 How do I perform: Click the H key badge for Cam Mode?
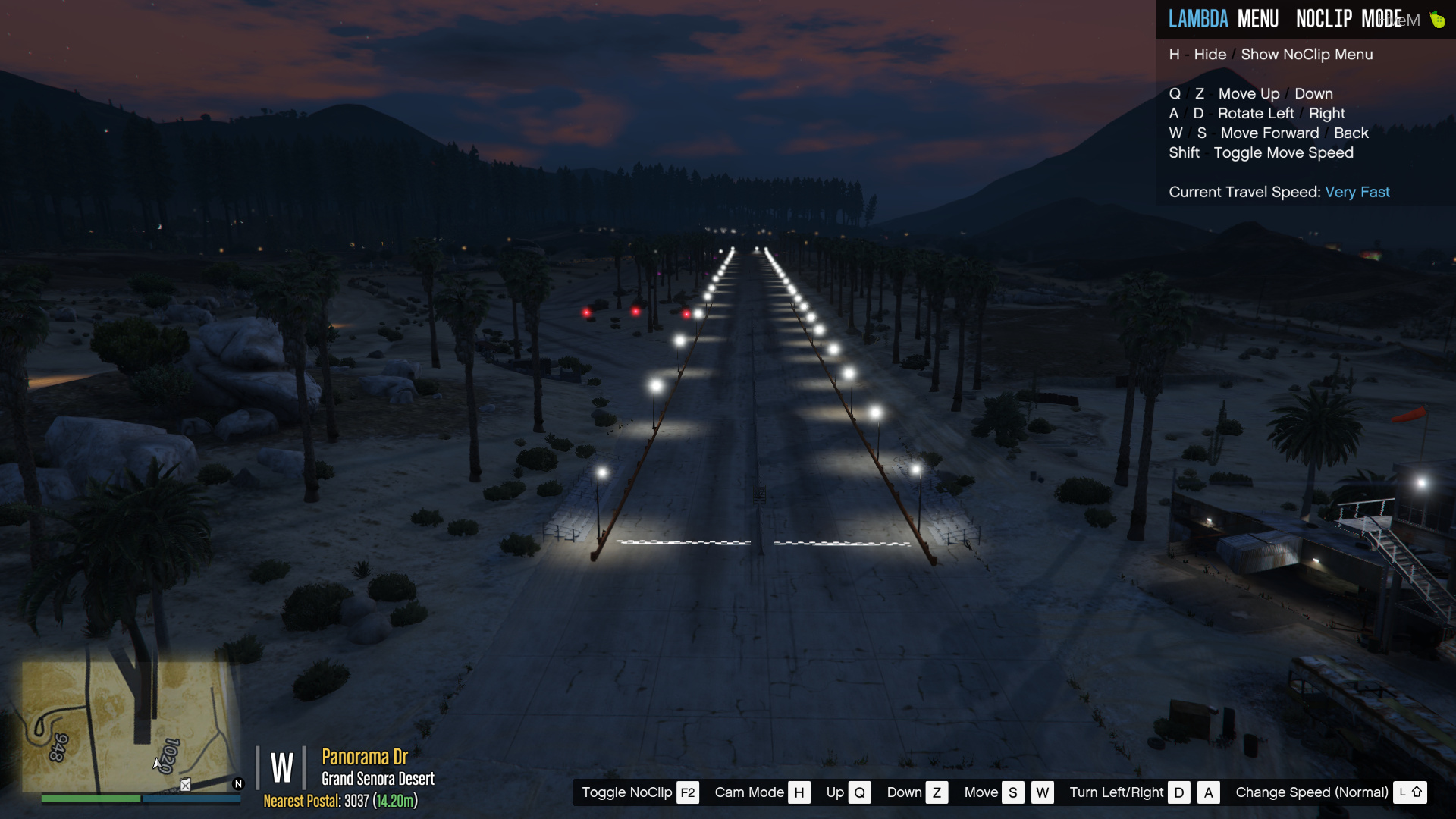[x=799, y=792]
